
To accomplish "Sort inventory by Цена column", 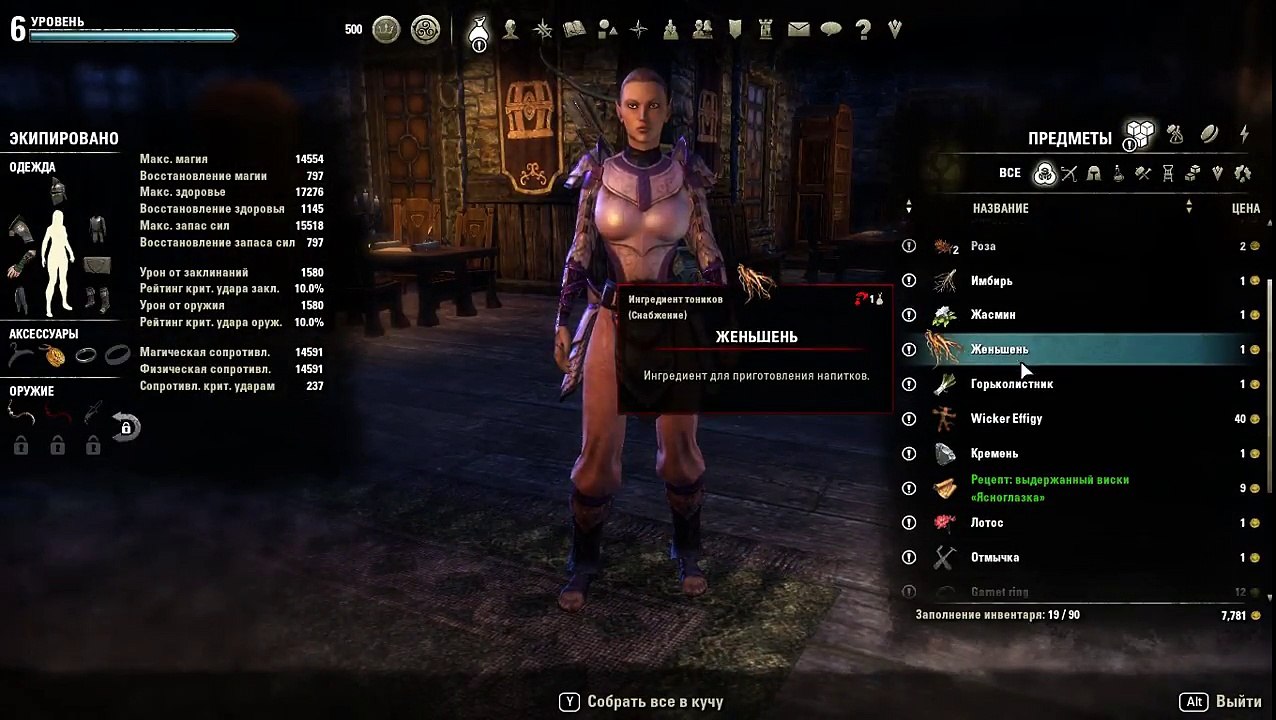I will click(x=1245, y=208).
